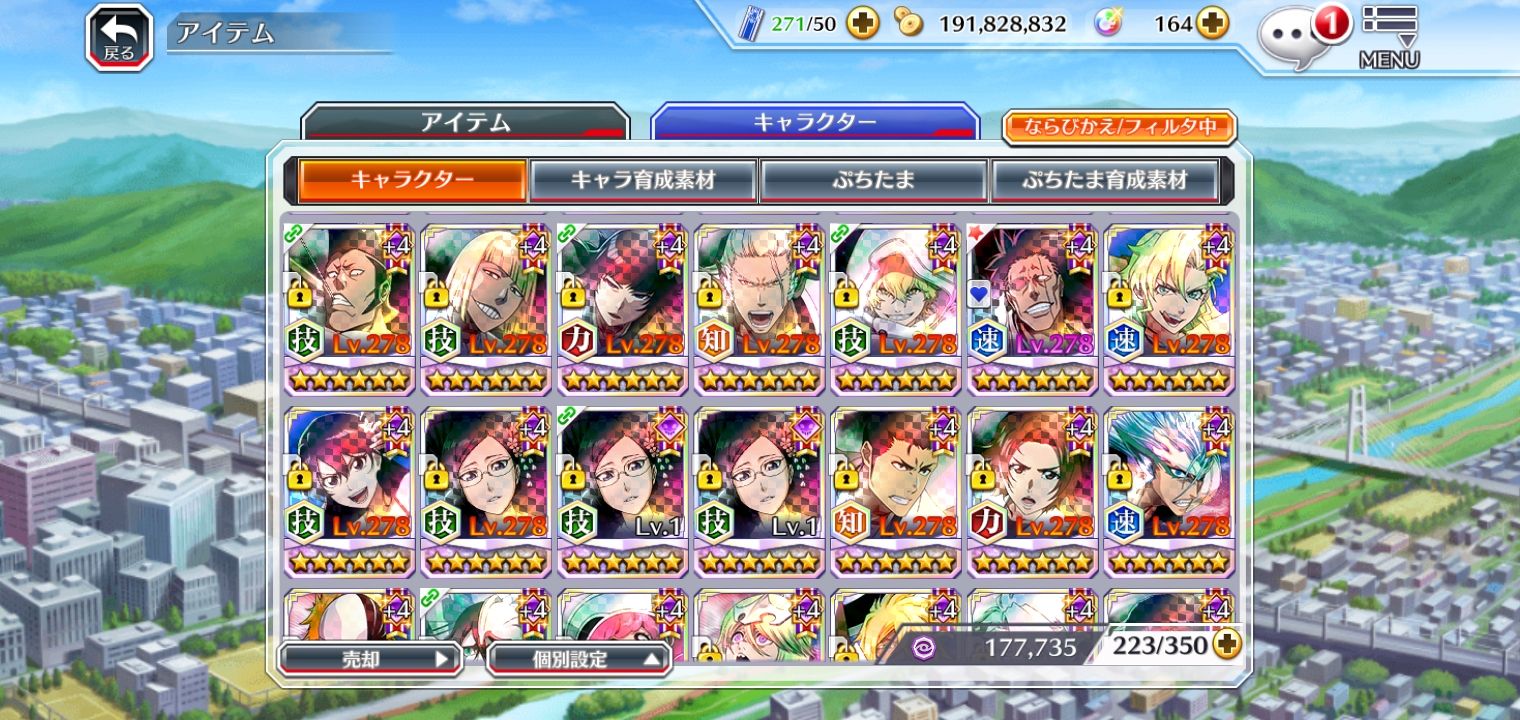Add spirit orbs using the plus button
The image size is (1520, 720).
[1212, 24]
